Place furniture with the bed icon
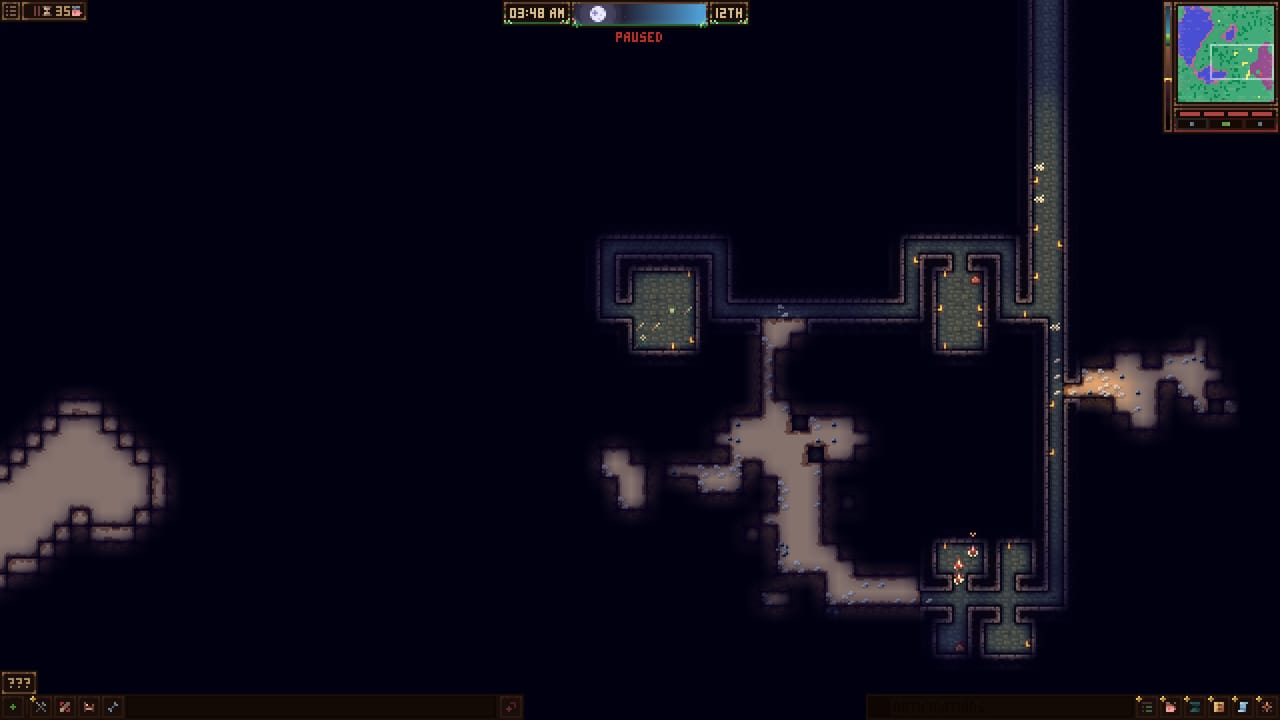The image size is (1280, 720). [x=88, y=706]
